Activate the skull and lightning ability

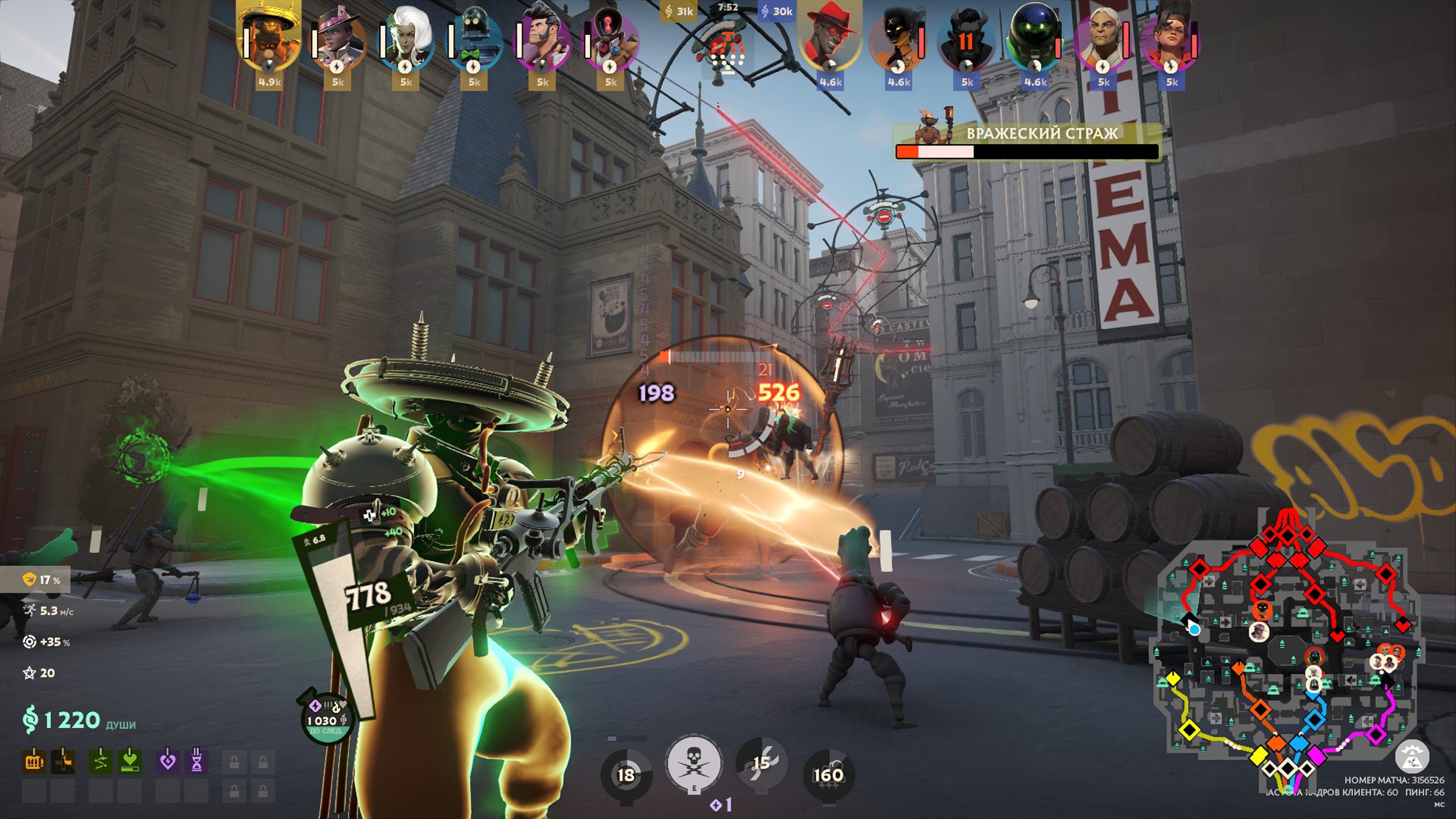click(693, 763)
